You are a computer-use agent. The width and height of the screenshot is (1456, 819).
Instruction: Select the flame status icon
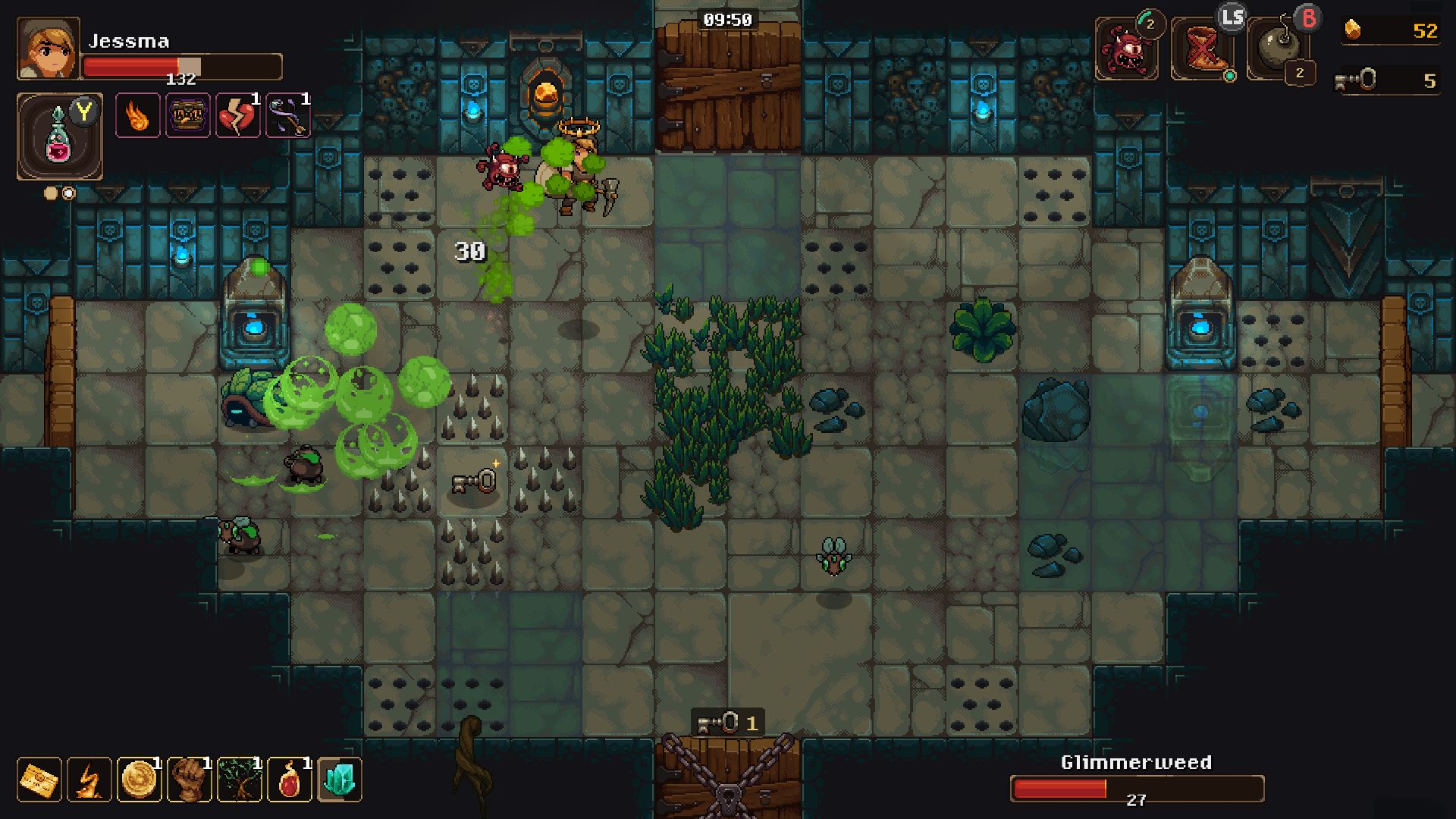(x=137, y=116)
